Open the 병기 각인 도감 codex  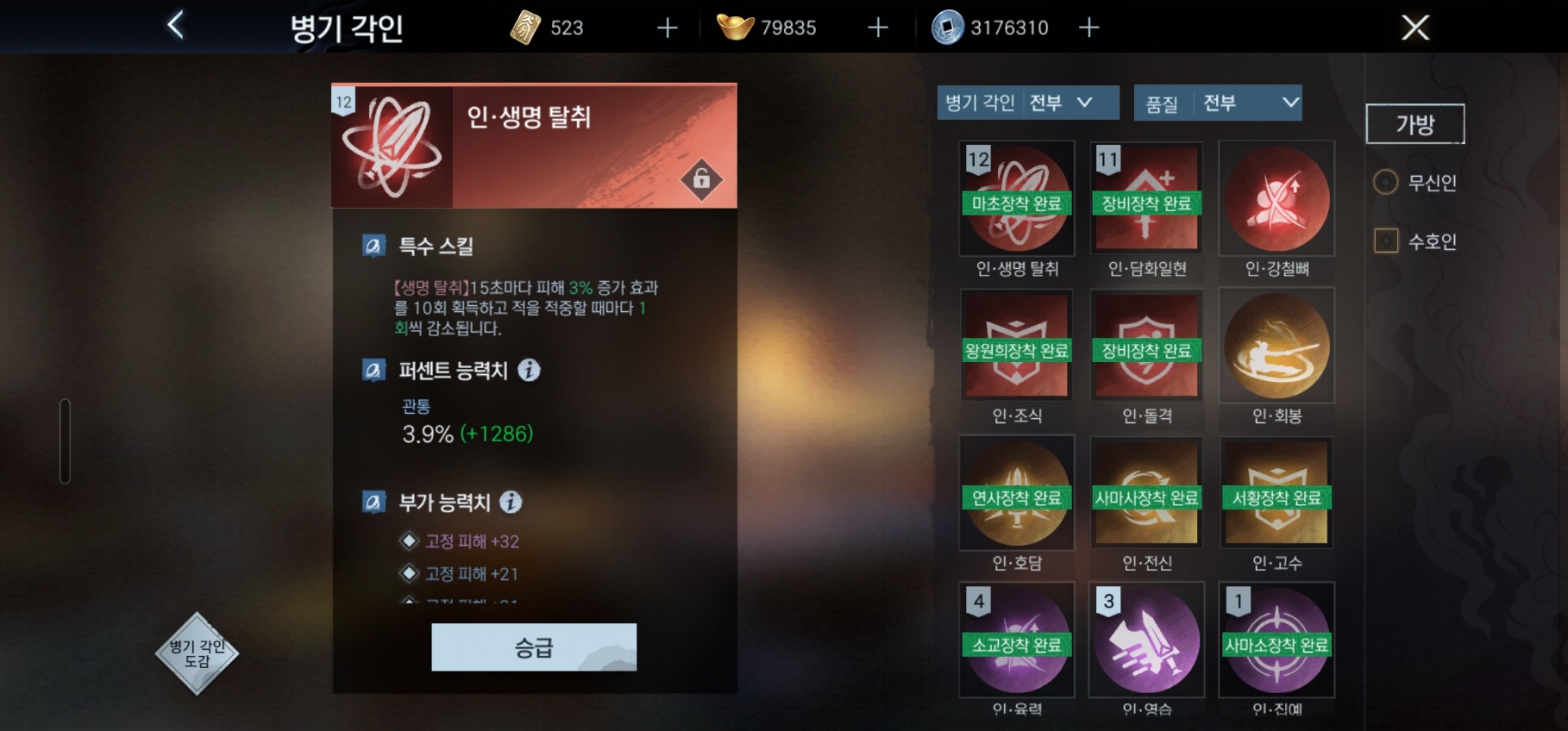click(x=198, y=653)
